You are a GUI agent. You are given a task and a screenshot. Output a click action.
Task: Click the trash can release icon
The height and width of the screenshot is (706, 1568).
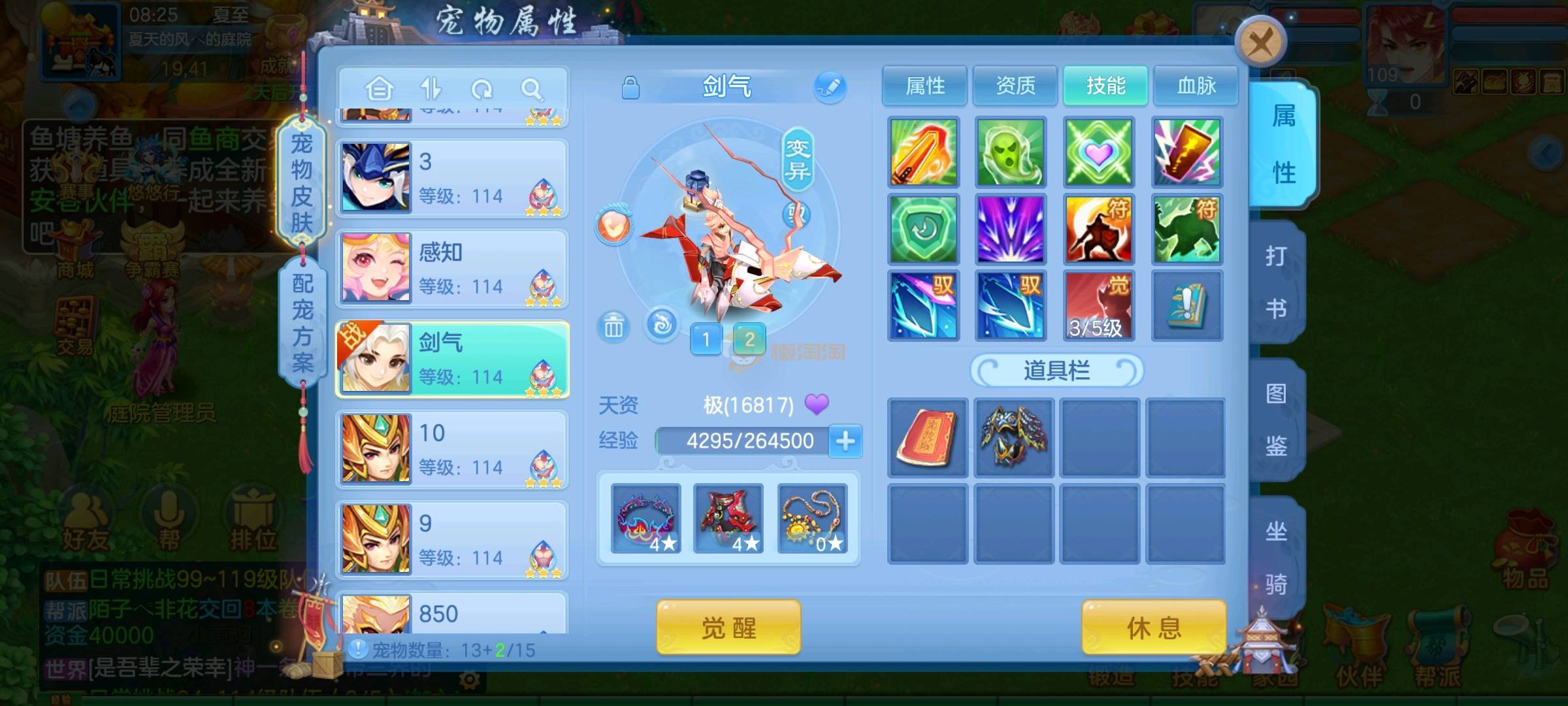(613, 326)
